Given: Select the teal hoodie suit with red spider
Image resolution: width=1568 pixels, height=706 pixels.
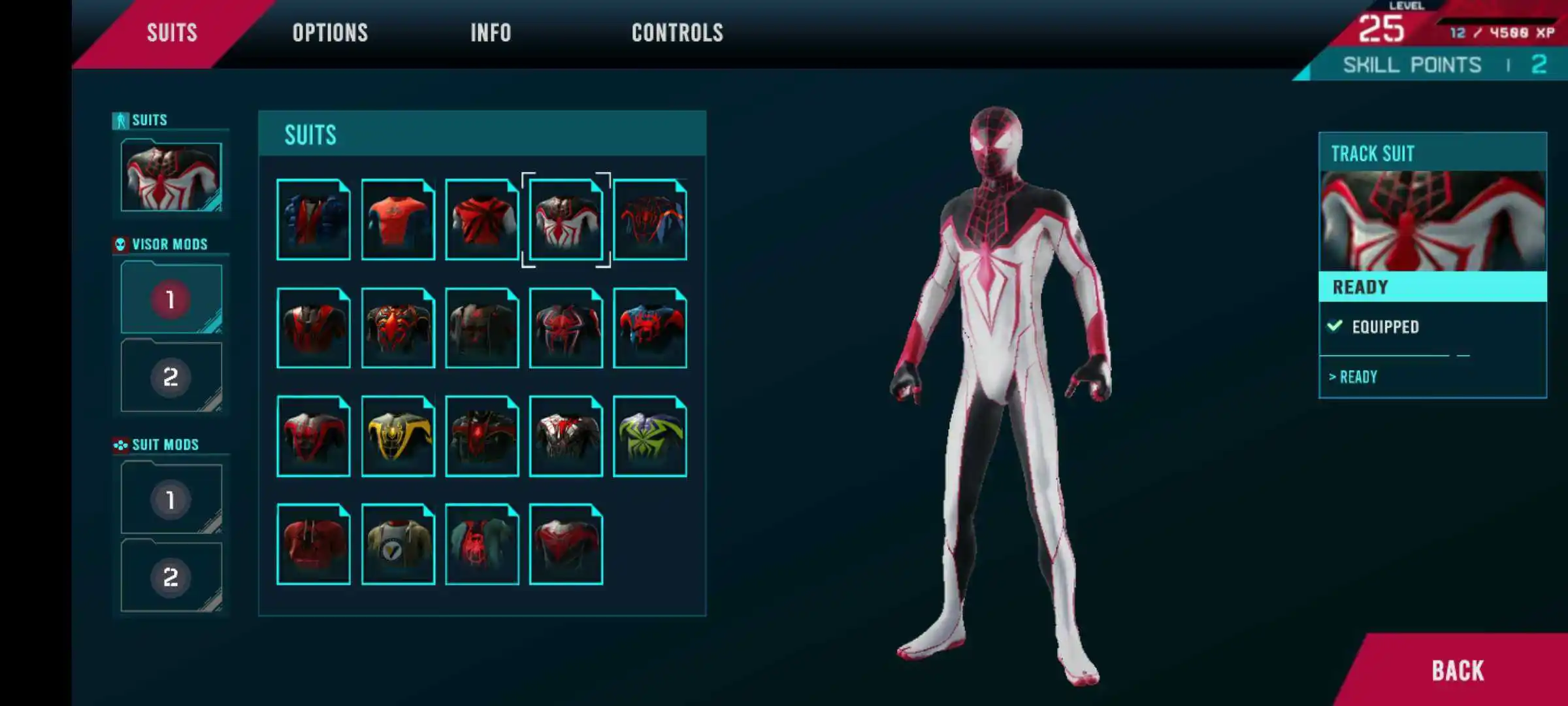Looking at the screenshot, I should click(482, 544).
